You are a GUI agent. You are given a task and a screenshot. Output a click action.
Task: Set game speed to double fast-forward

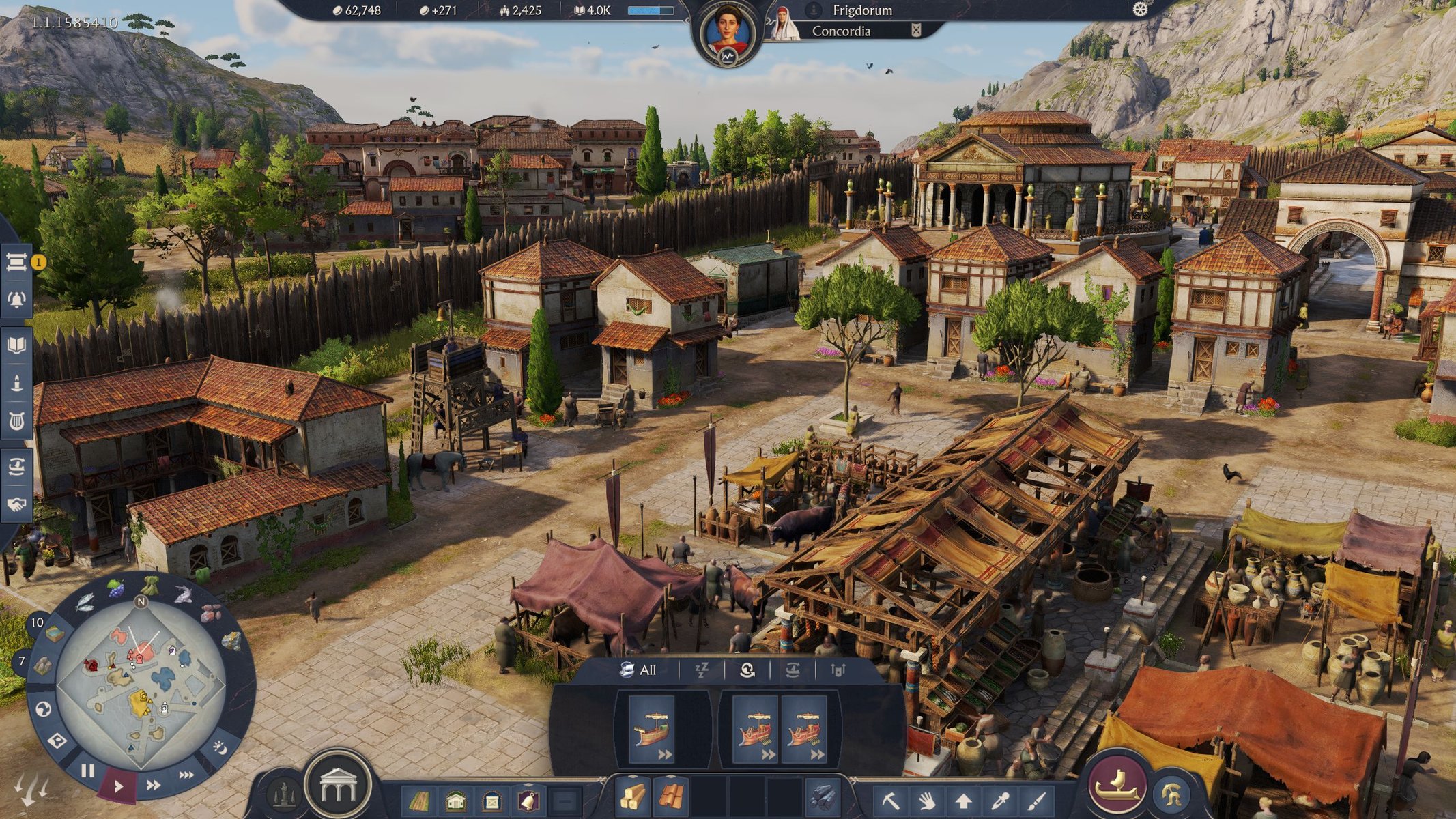[x=154, y=785]
